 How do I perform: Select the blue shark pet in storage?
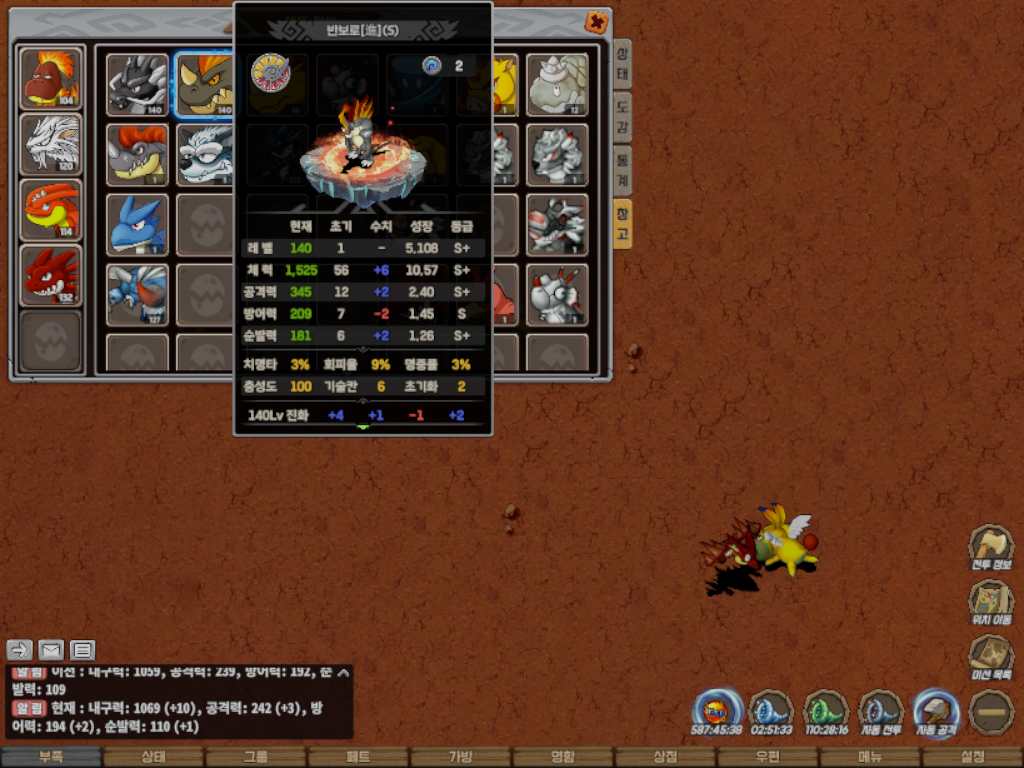coord(137,224)
